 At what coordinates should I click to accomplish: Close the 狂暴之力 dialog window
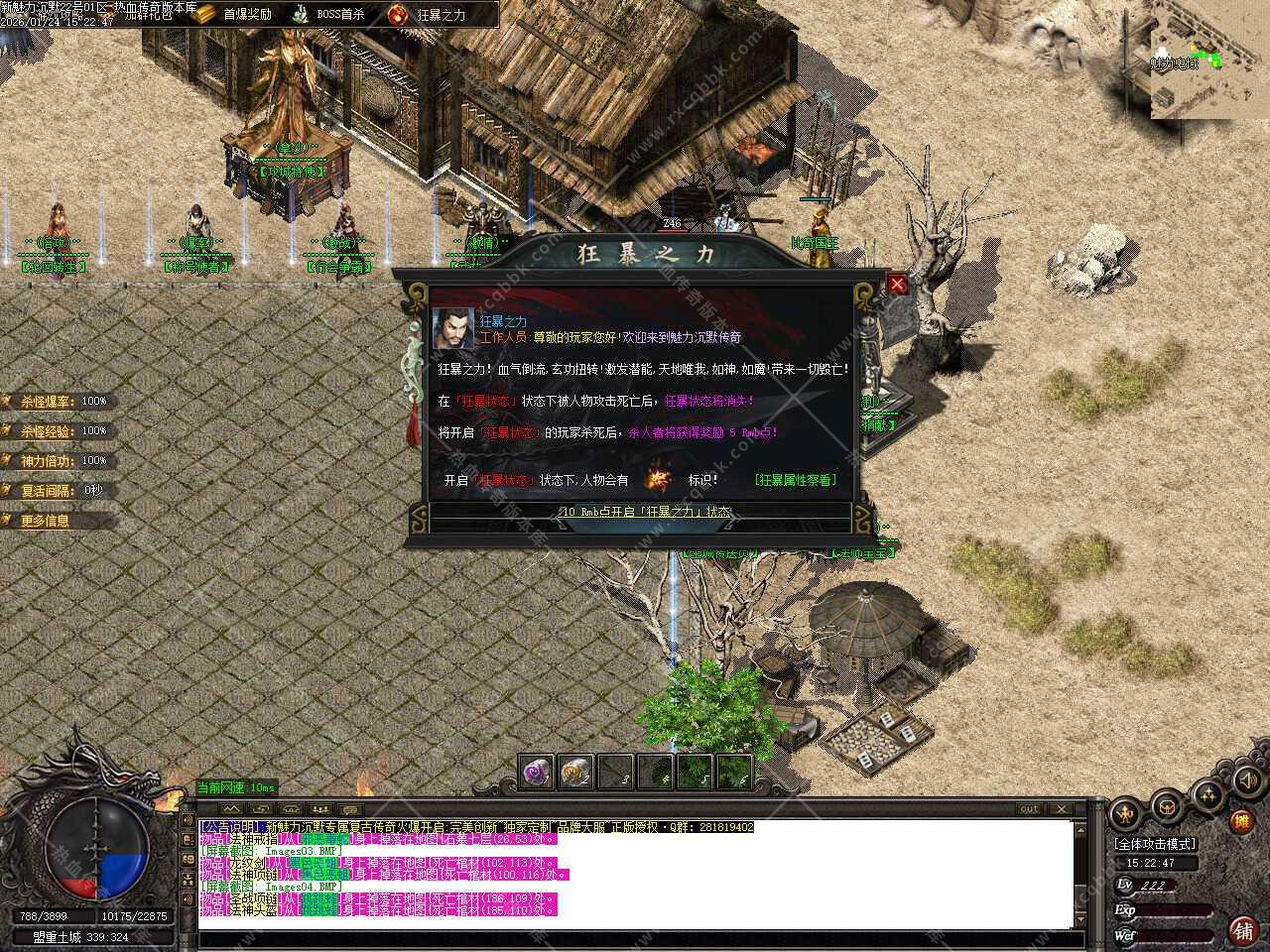click(x=897, y=285)
